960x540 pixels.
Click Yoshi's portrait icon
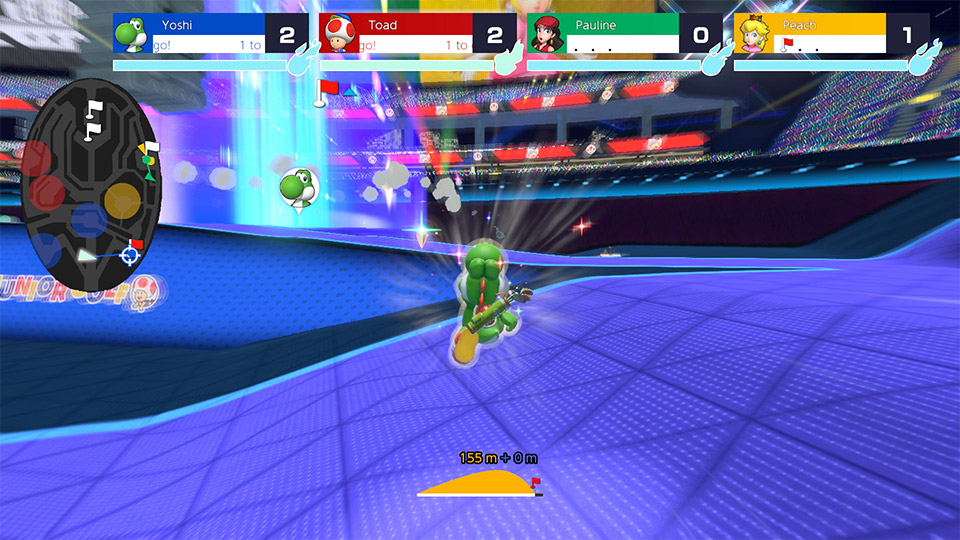click(x=130, y=35)
